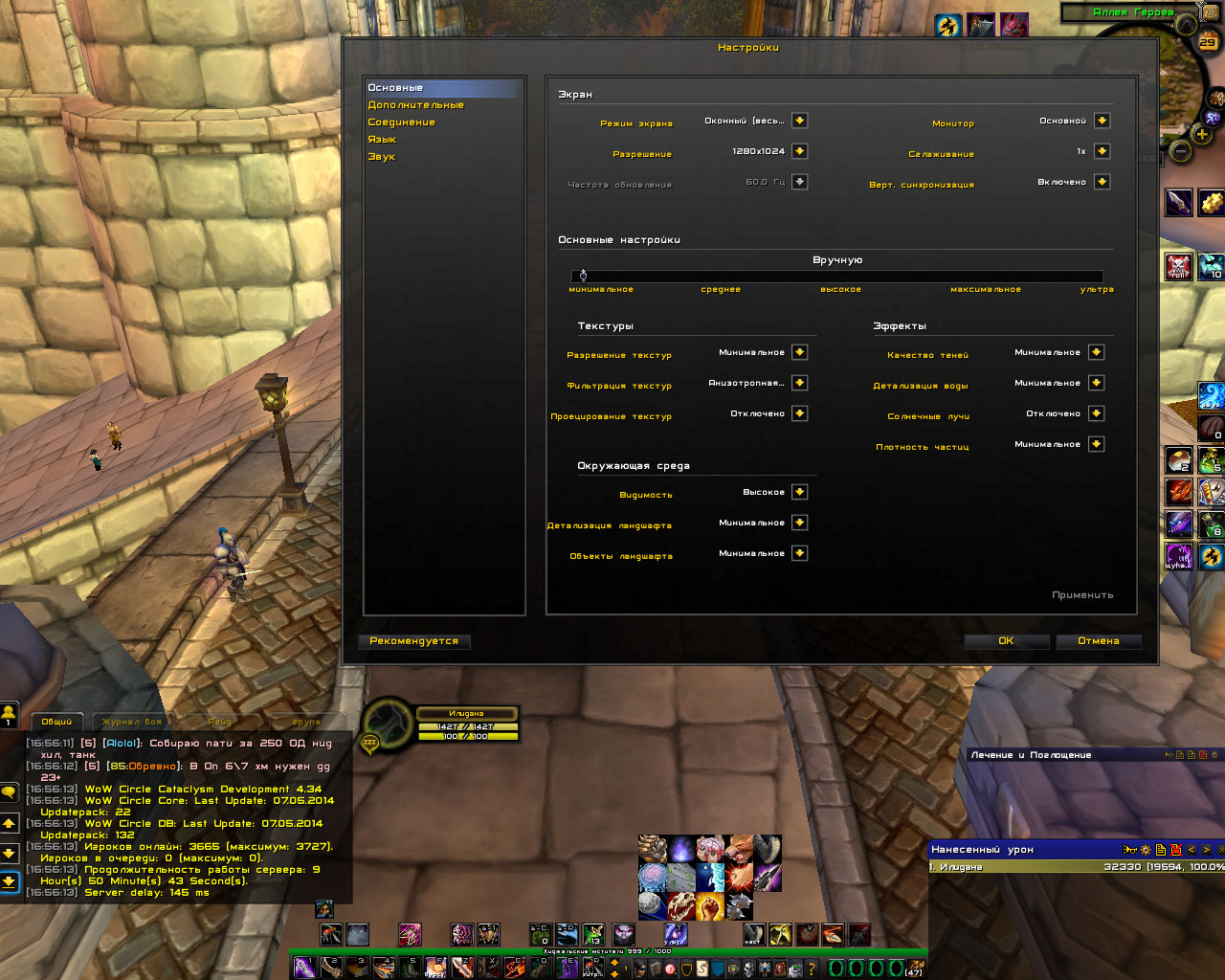
Task: Switch to the Соединение settings section
Action: (401, 122)
